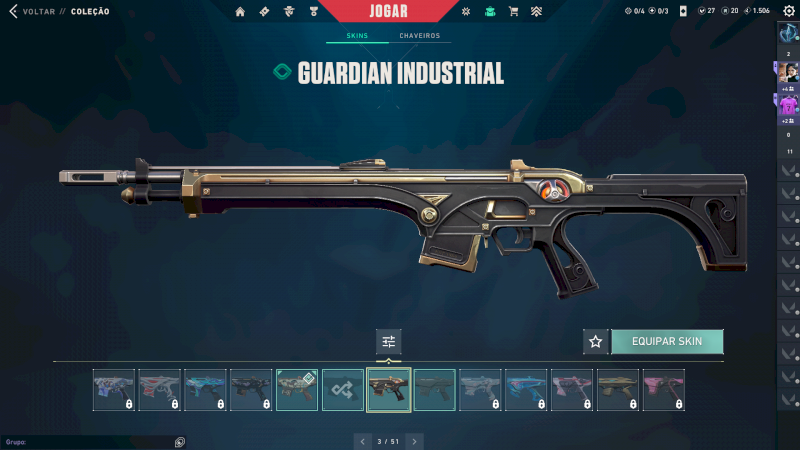
Task: Switch to the Skins tab
Action: coord(357,36)
